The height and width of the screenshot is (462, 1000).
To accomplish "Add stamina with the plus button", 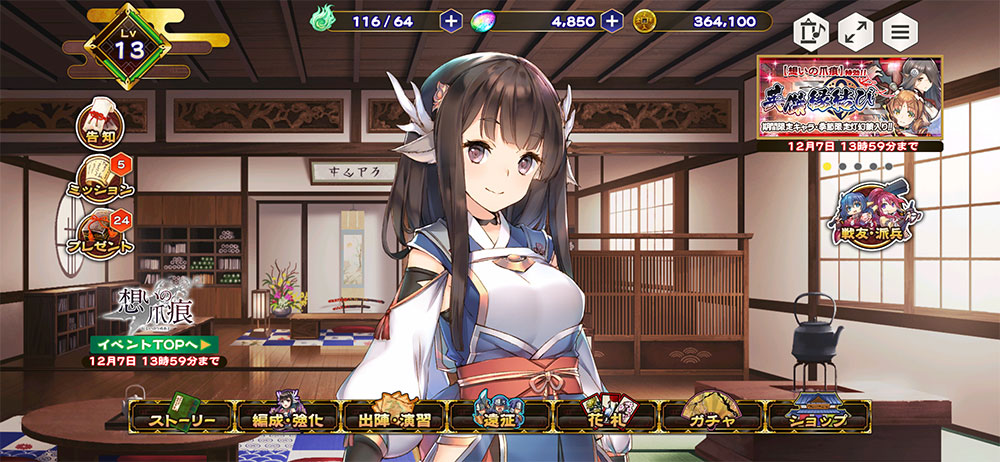I will (451, 20).
